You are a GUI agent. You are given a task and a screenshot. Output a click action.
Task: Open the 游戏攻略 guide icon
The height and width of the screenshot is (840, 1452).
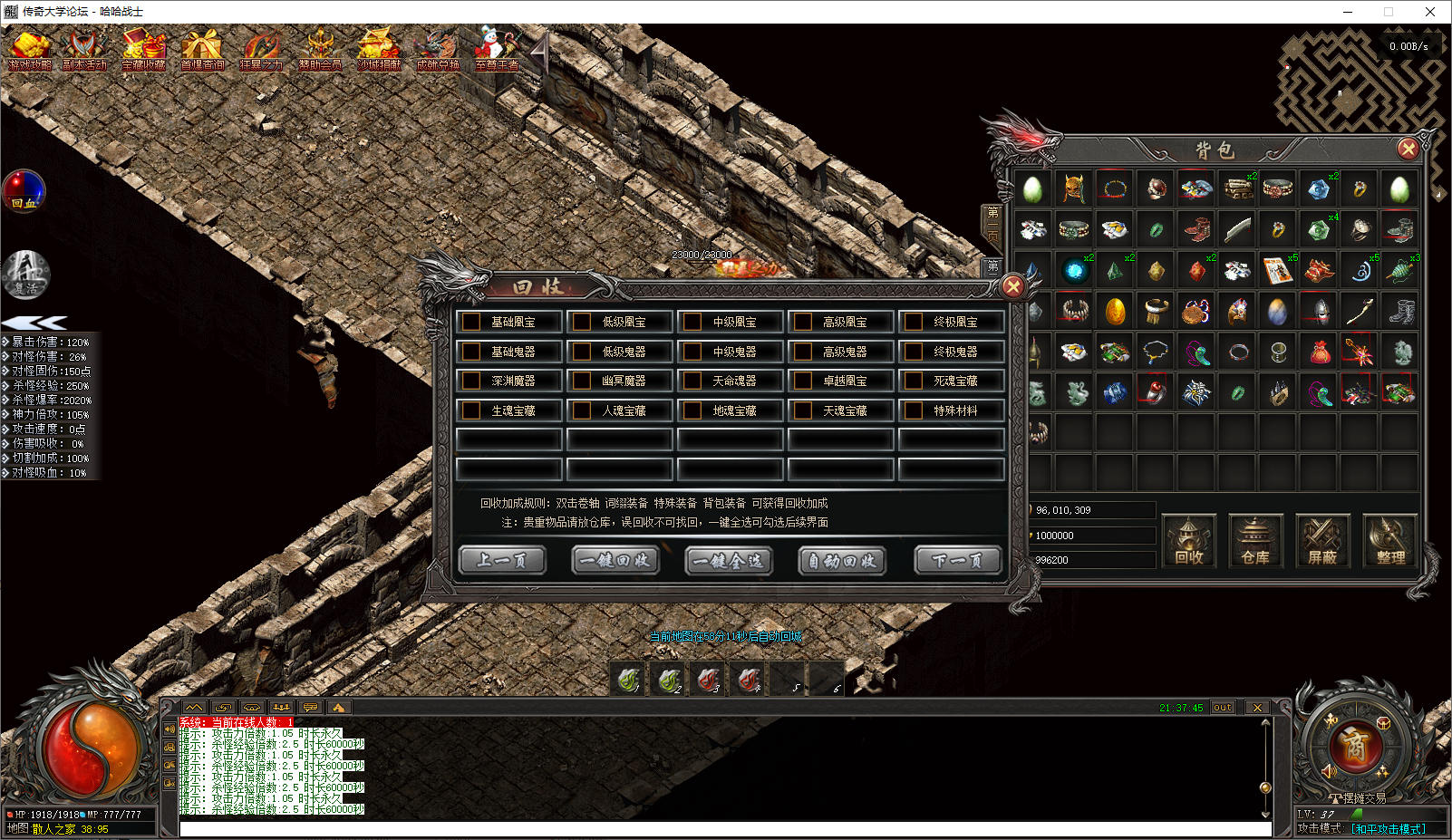(30, 50)
